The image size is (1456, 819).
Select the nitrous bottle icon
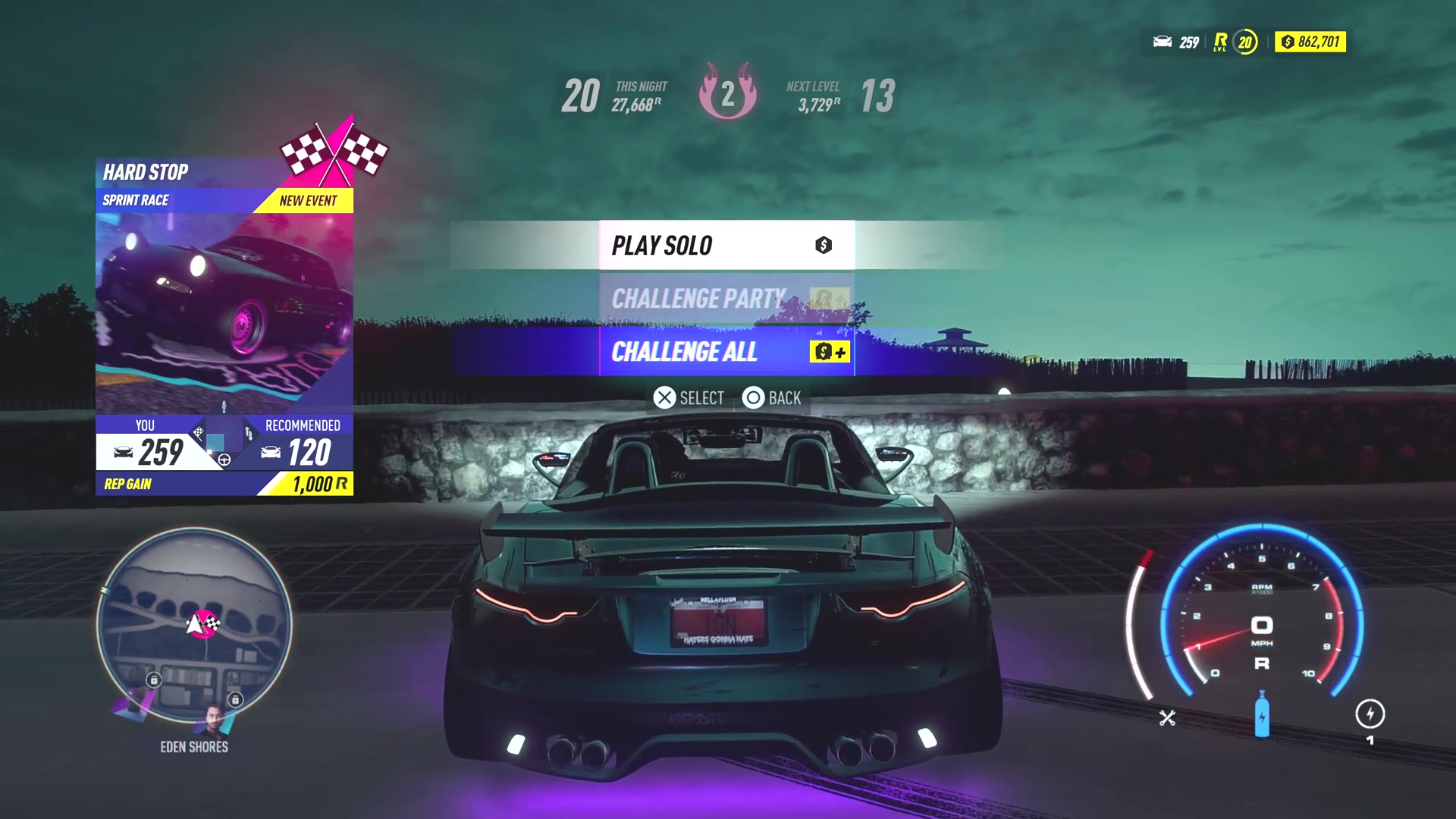(x=1262, y=714)
